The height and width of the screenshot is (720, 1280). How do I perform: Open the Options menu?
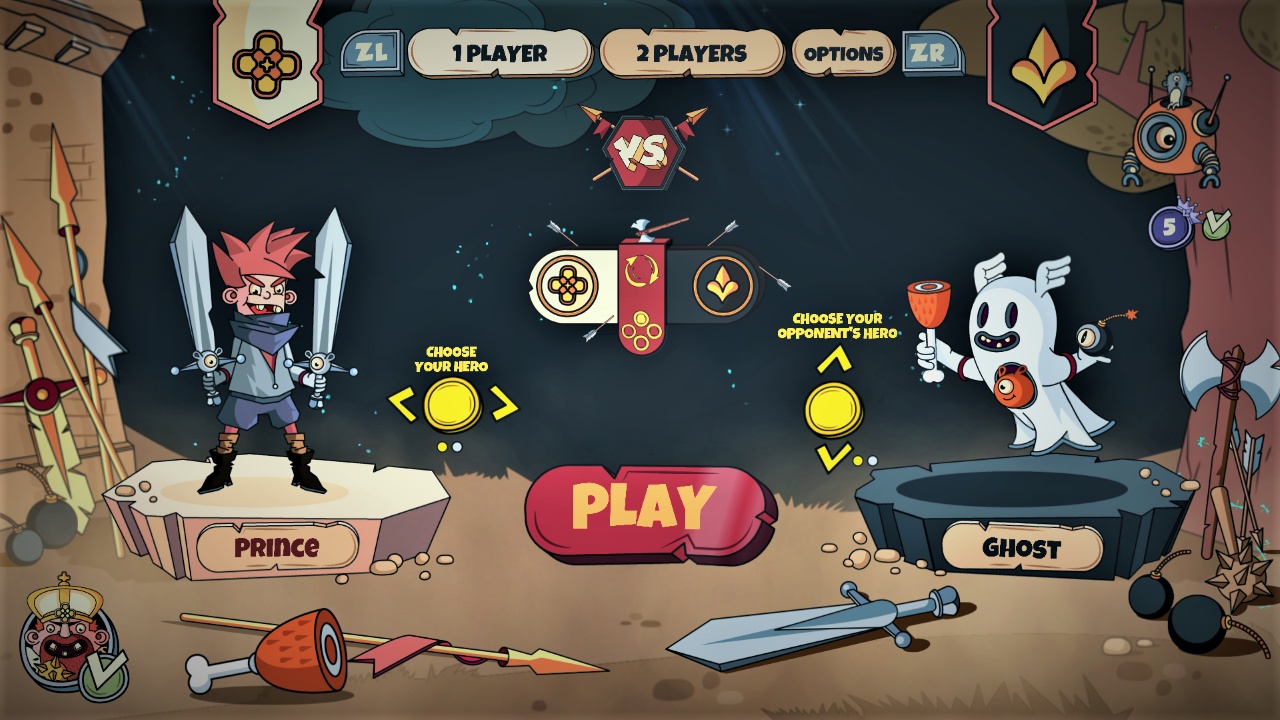tap(843, 55)
